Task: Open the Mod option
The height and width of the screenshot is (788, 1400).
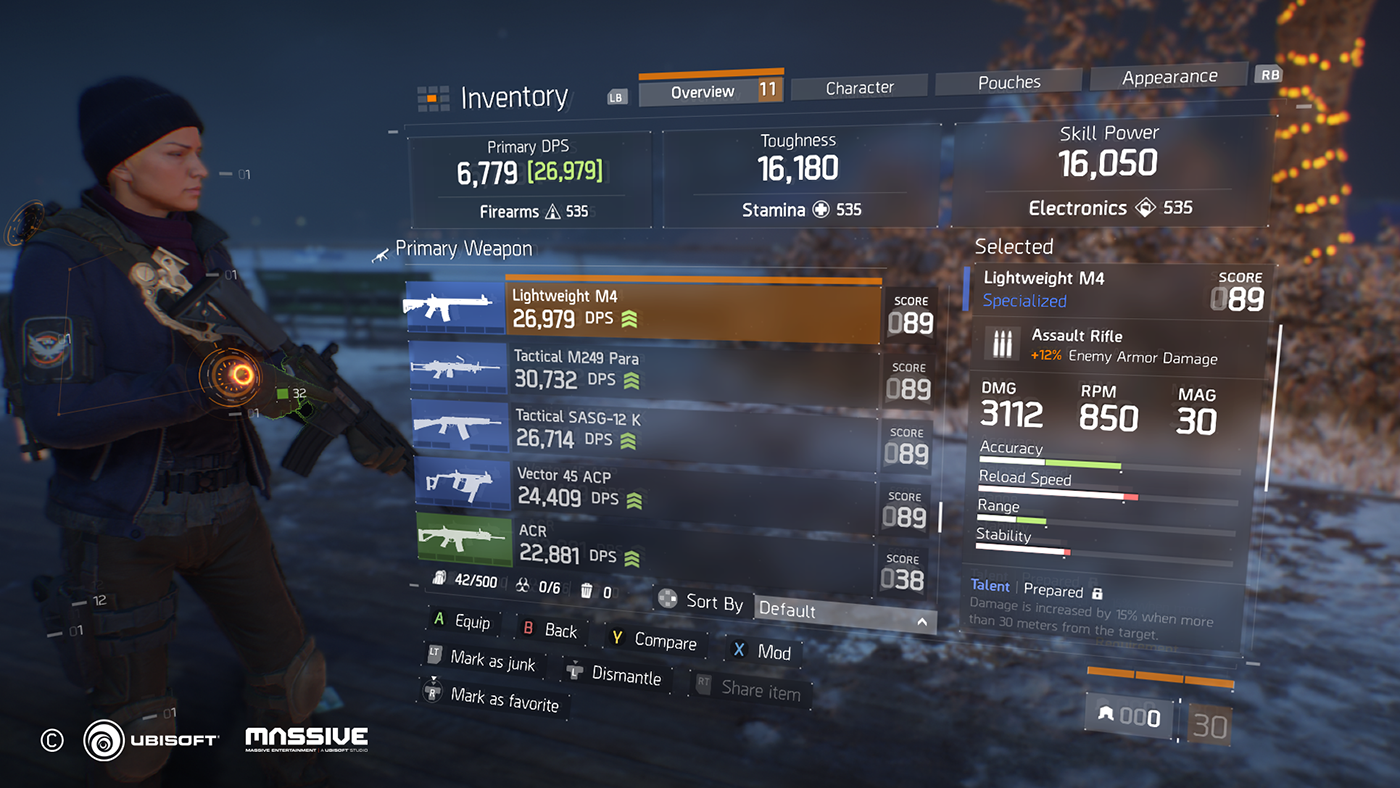Action: (x=765, y=651)
